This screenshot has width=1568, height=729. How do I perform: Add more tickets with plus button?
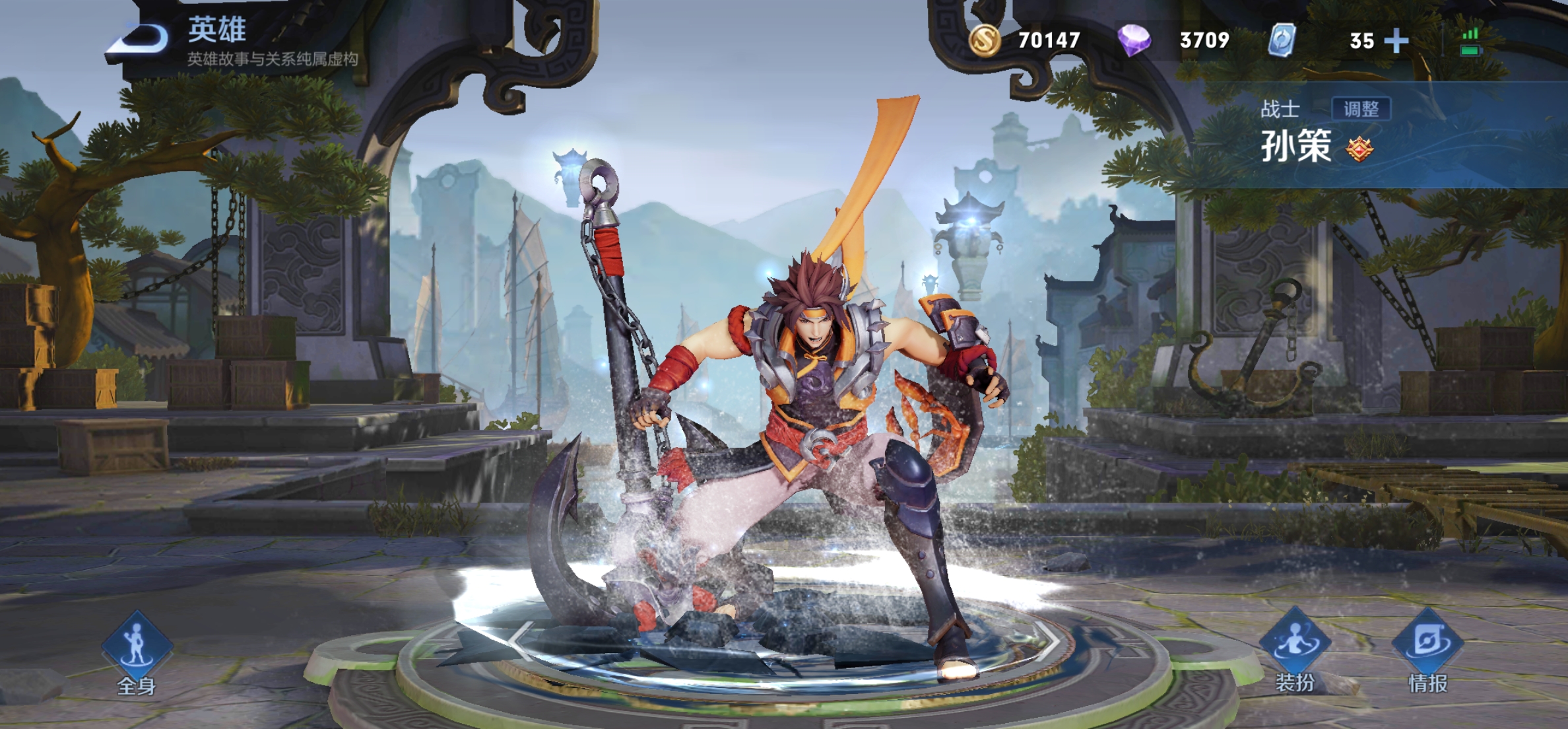coord(1396,41)
